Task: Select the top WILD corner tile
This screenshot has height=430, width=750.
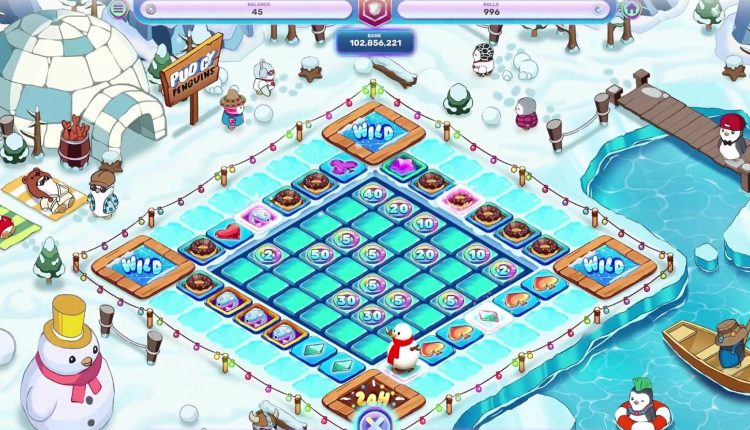Action: pyautogui.click(x=373, y=131)
